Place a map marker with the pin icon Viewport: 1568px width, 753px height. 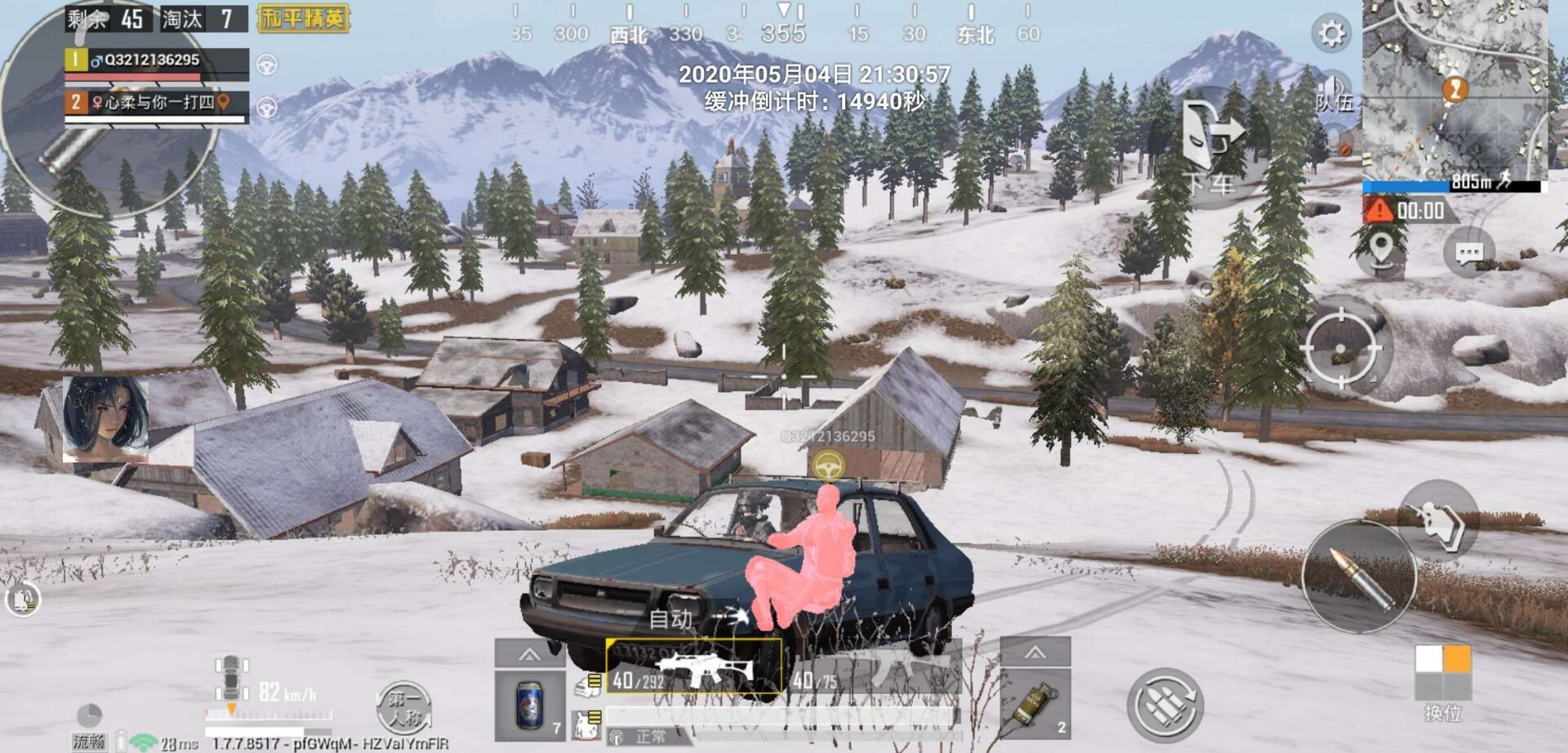tap(1381, 248)
